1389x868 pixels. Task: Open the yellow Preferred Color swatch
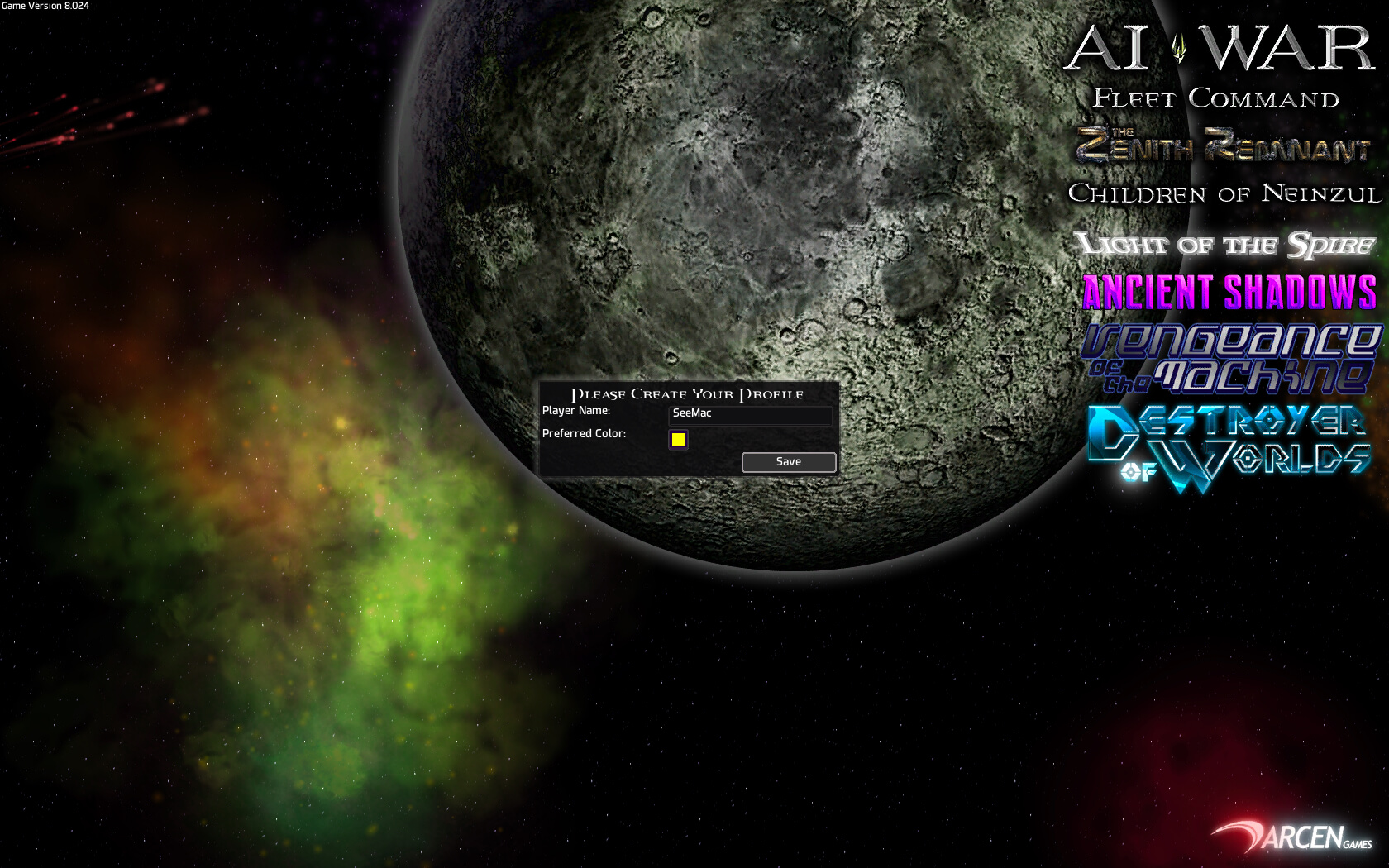678,440
